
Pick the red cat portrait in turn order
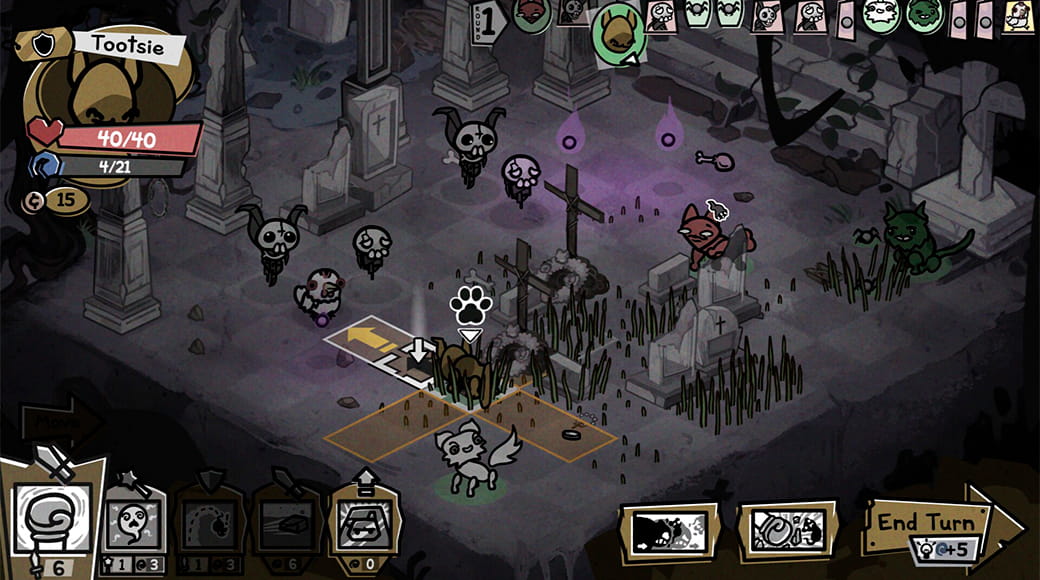tap(531, 14)
